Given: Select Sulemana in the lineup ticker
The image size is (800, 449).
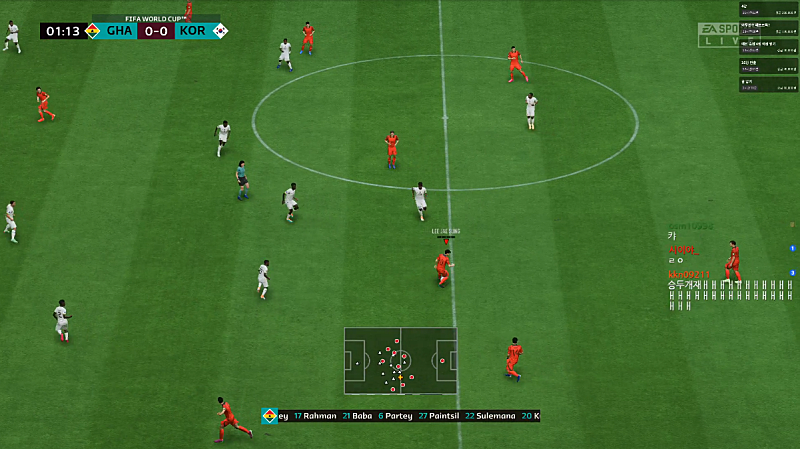Looking at the screenshot, I should point(500,416).
